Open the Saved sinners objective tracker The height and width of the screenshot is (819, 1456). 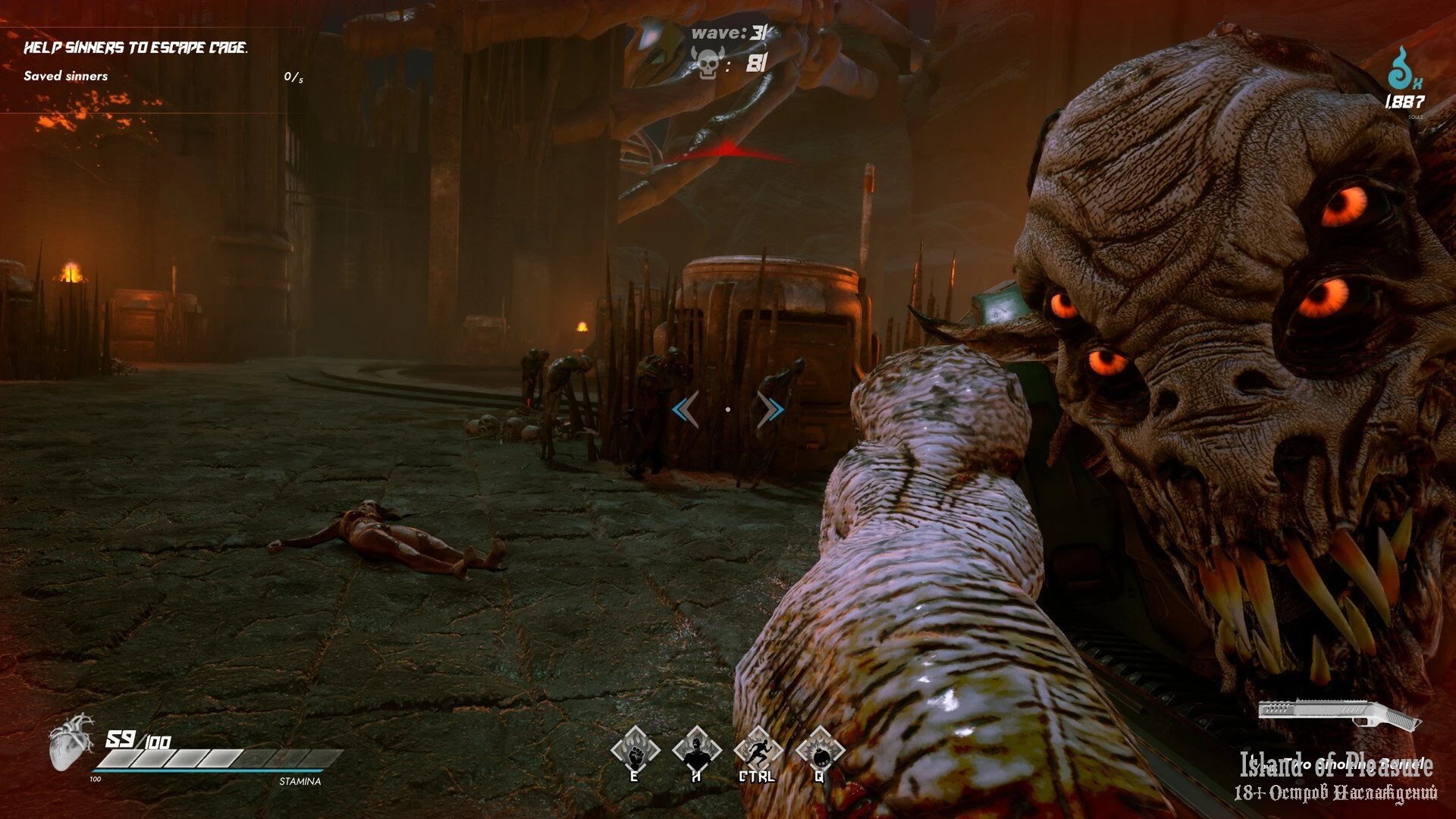click(66, 76)
